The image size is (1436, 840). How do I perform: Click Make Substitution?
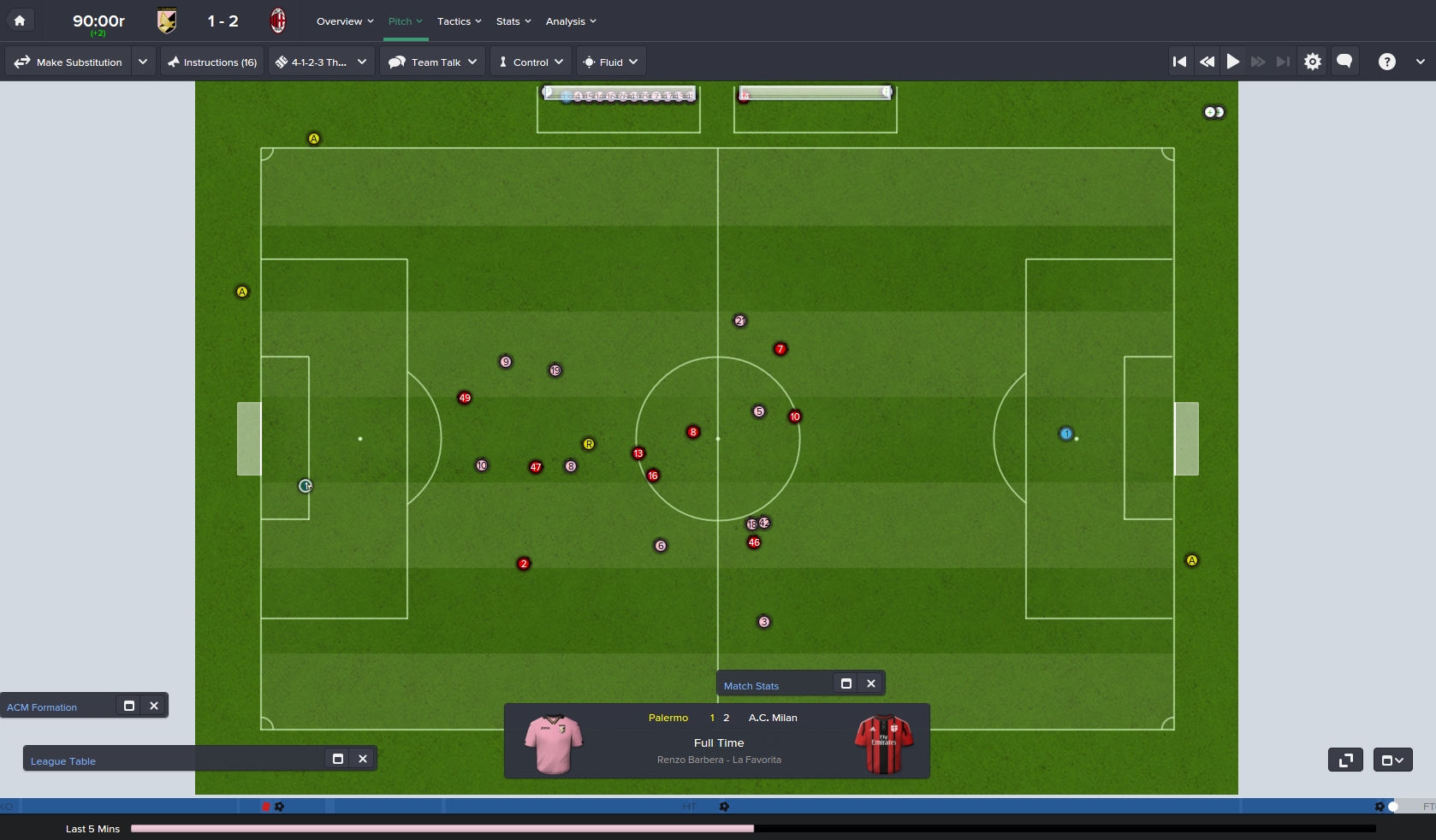(x=68, y=62)
